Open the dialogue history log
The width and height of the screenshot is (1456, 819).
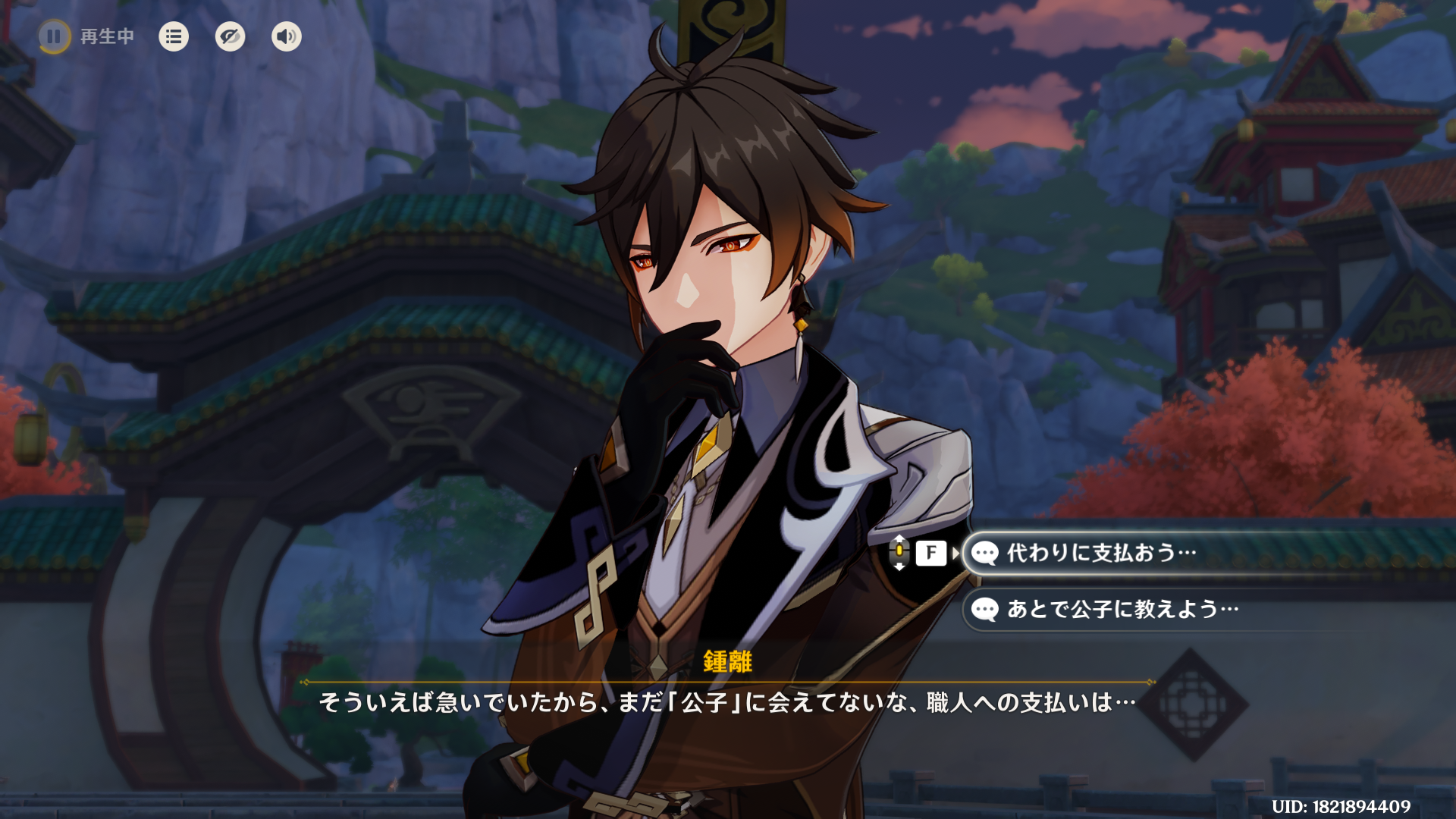(x=174, y=36)
